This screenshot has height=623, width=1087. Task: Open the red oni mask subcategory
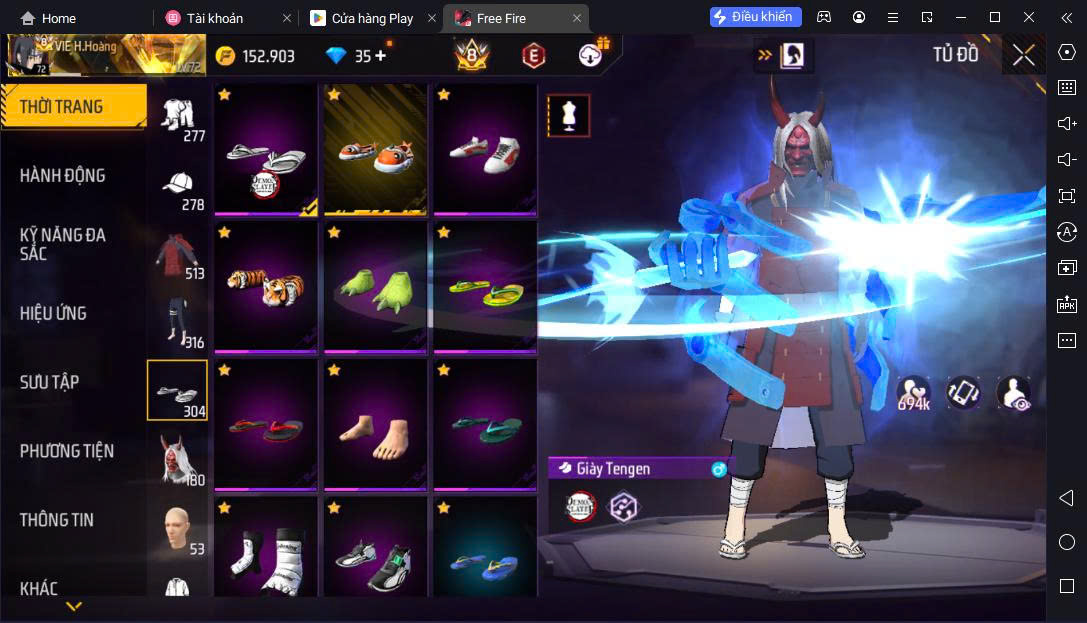[x=179, y=460]
